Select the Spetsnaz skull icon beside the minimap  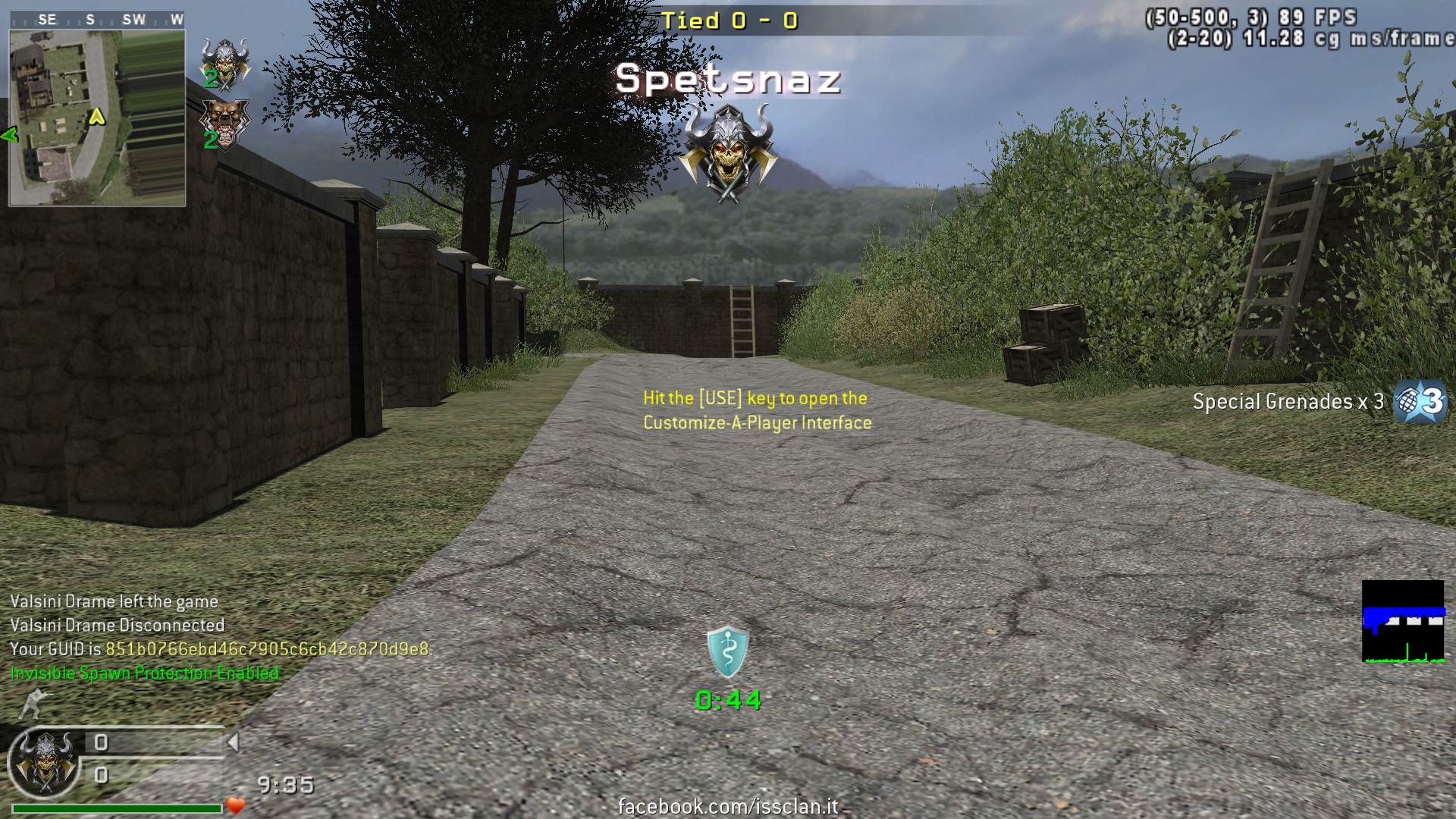coord(224,62)
